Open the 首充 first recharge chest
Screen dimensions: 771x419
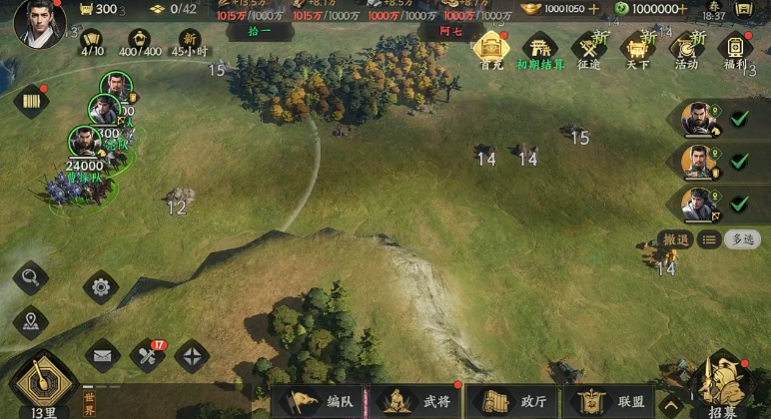click(490, 48)
